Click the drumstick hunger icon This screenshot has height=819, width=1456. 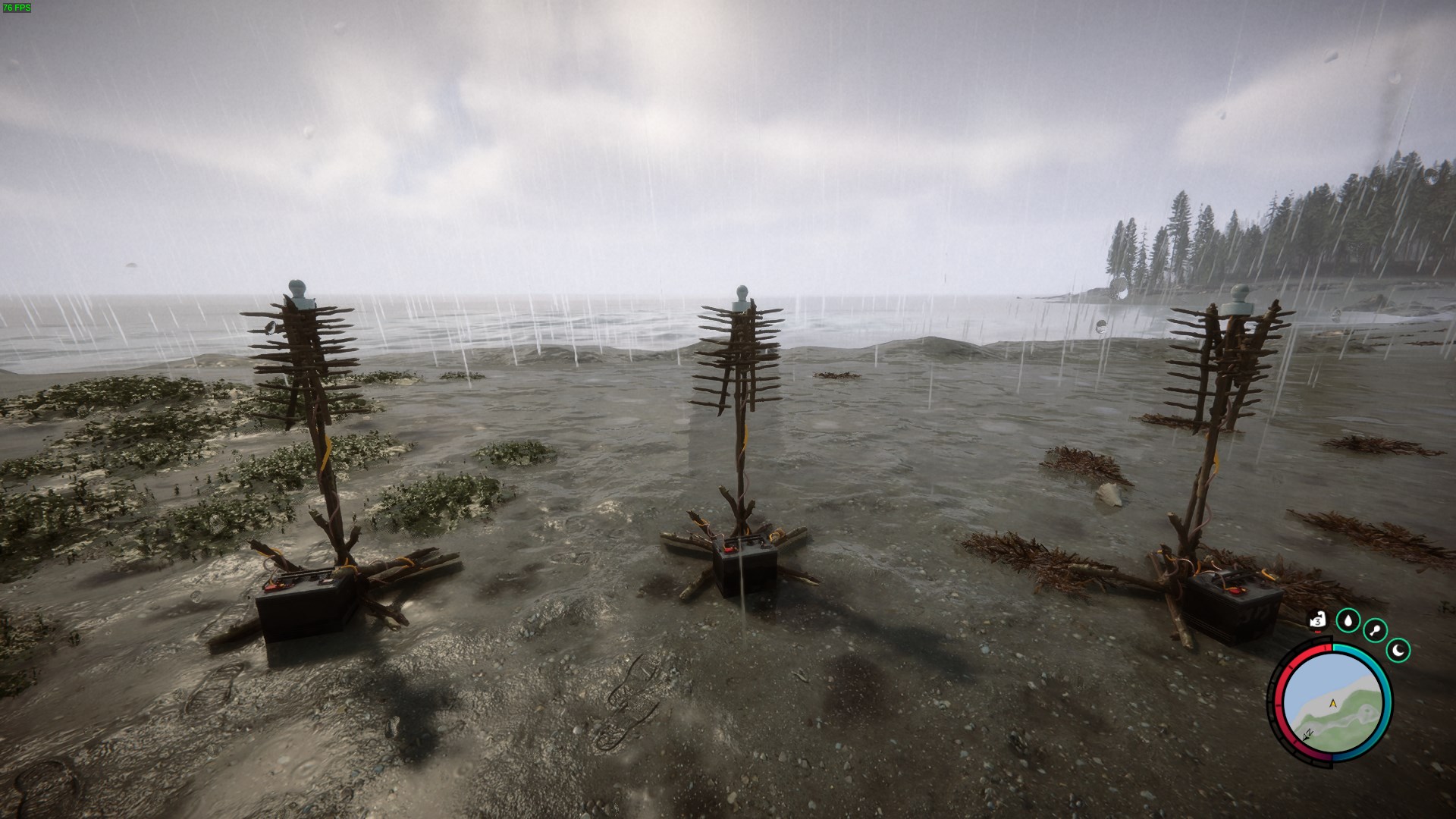[1375, 630]
